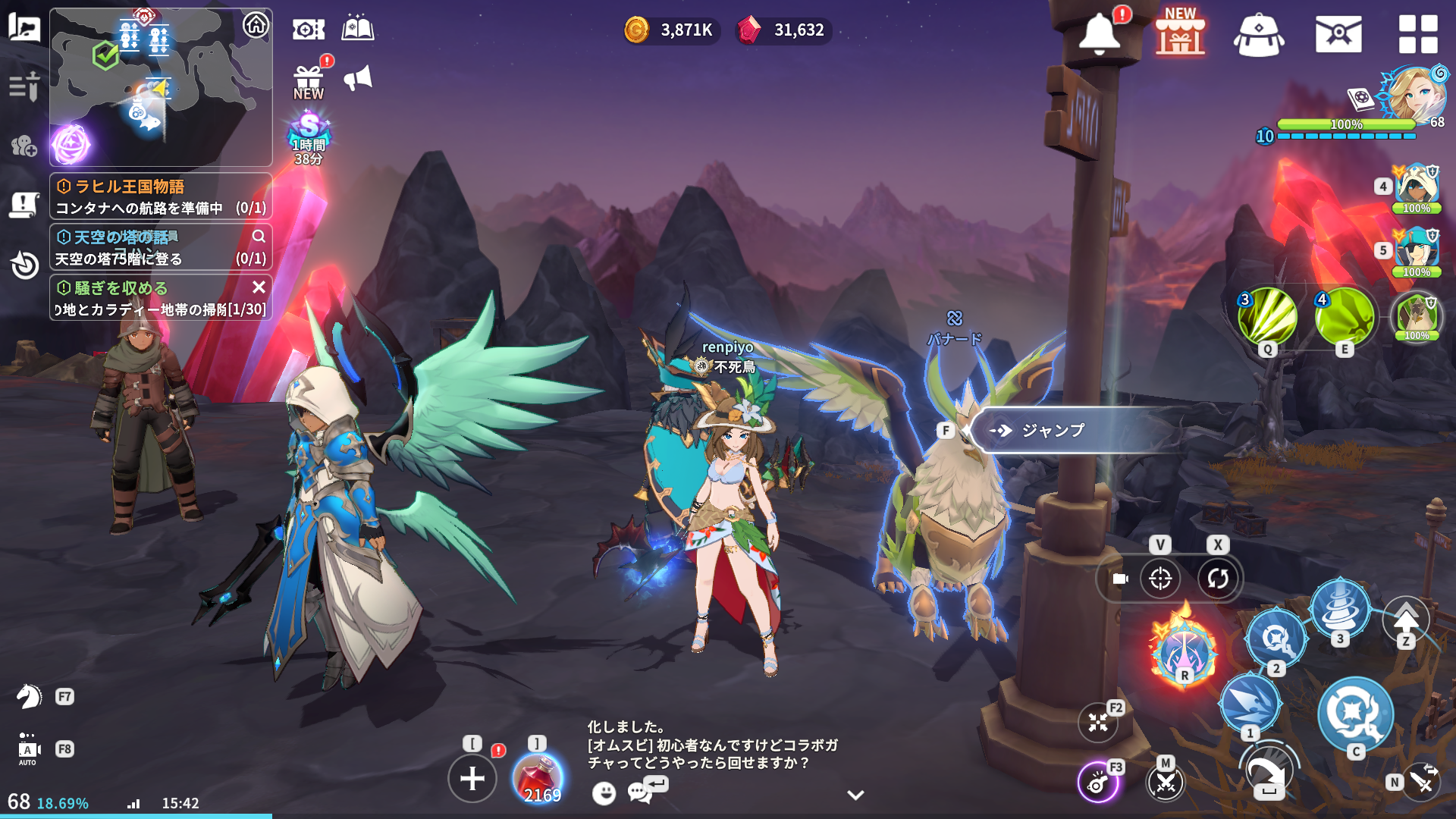Open the backpack inventory

pos(1259,35)
